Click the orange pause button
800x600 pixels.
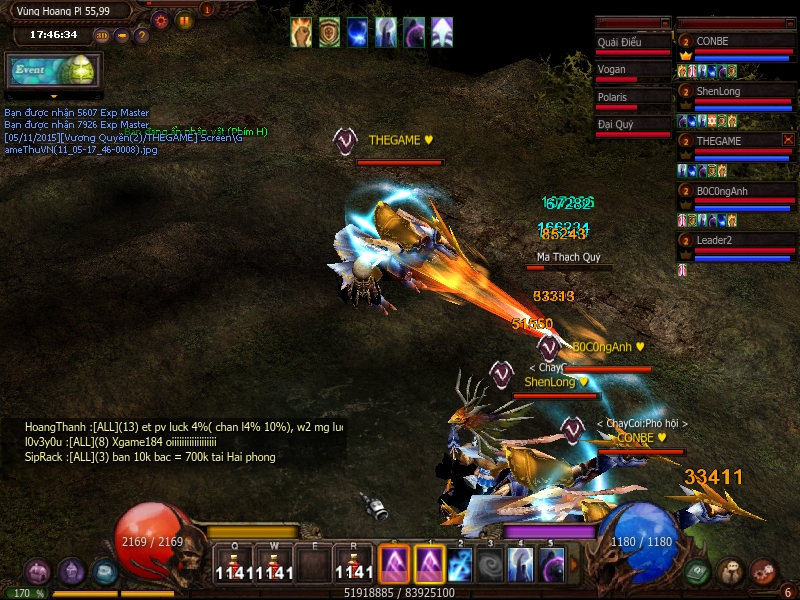click(x=184, y=20)
